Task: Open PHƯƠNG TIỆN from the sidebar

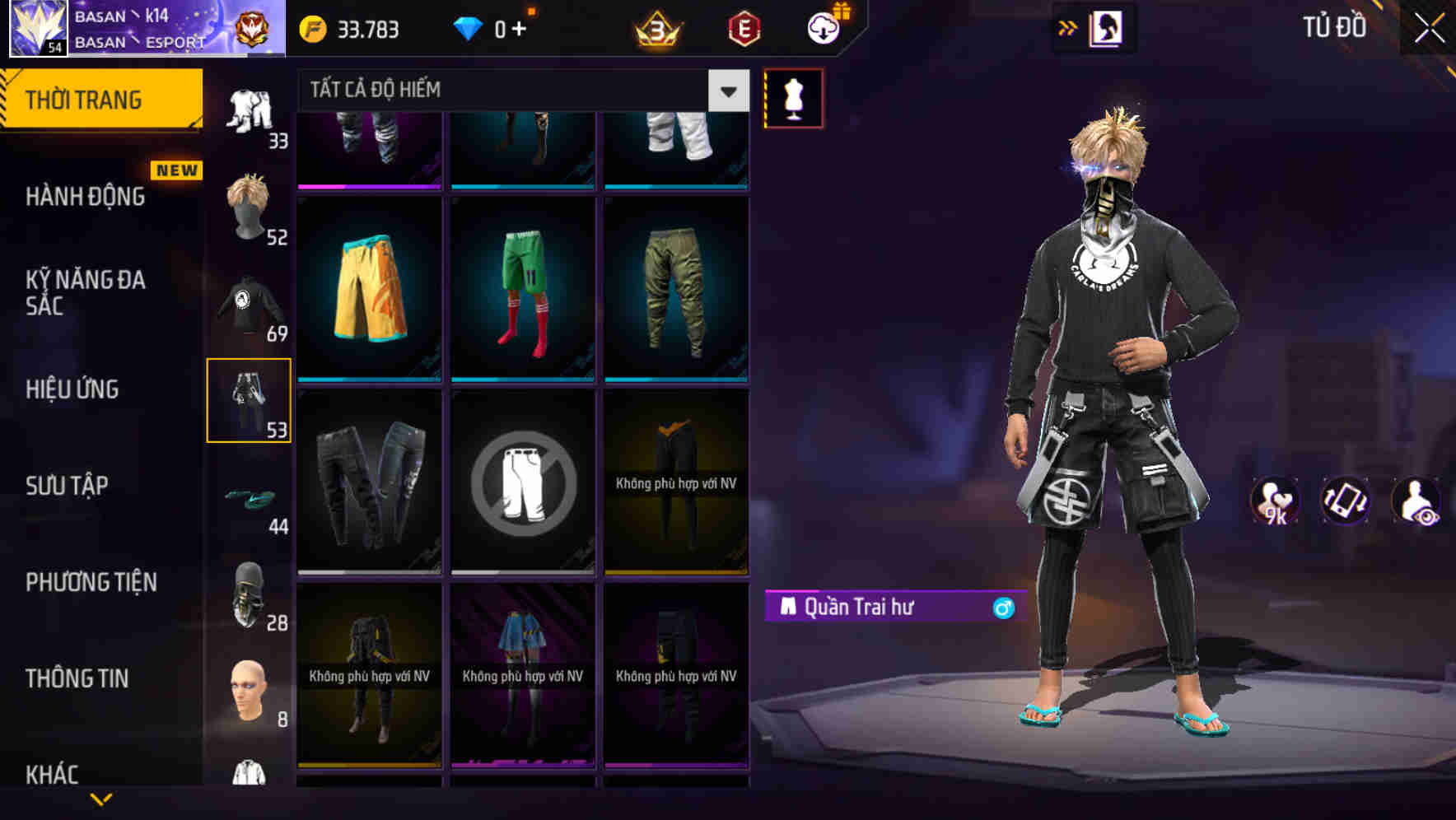Action: (x=91, y=581)
